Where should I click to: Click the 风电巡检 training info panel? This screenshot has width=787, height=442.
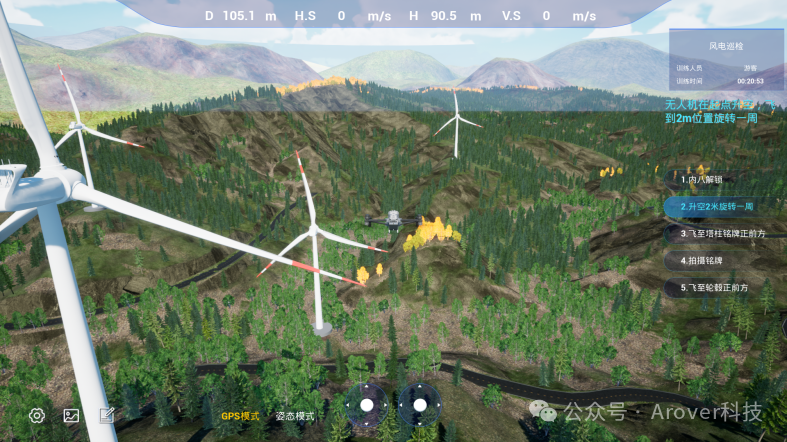[x=726, y=62]
